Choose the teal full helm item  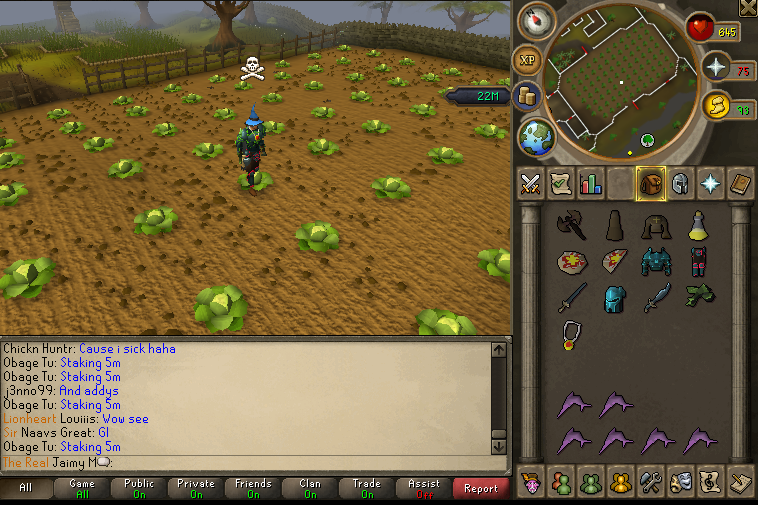613,298
